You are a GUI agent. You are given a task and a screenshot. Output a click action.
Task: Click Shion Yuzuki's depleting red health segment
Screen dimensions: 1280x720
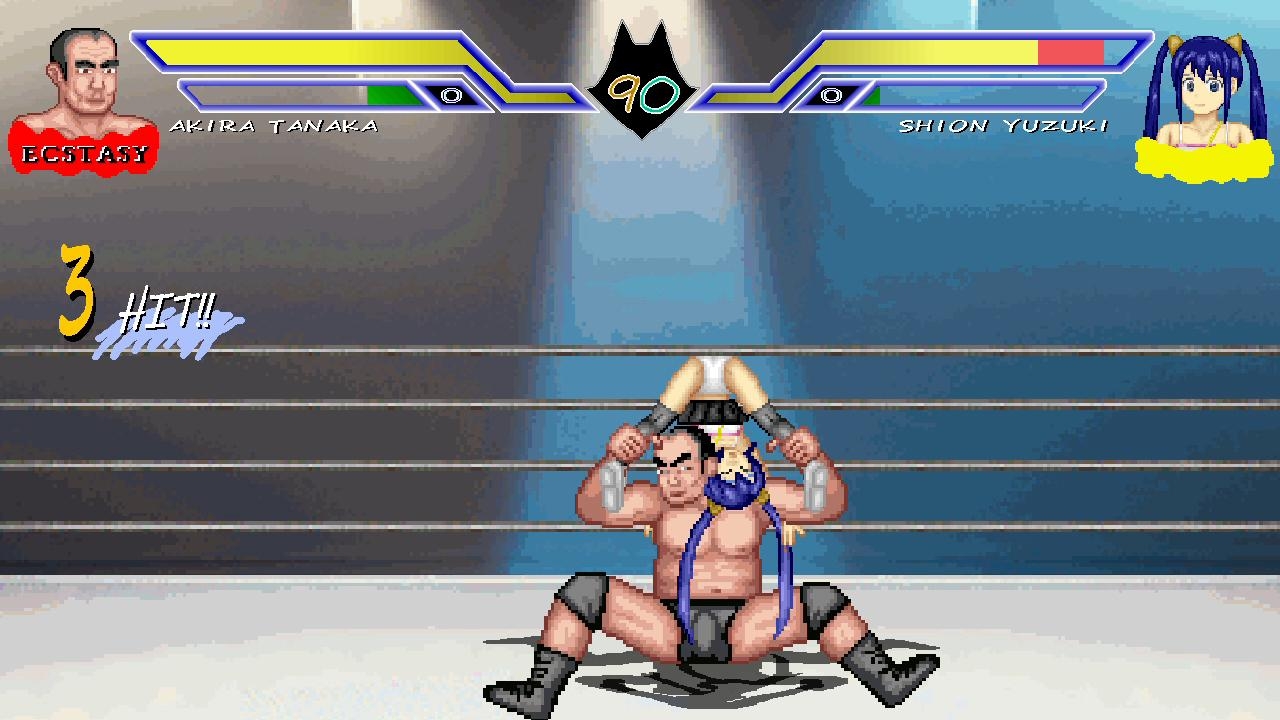tap(1070, 50)
